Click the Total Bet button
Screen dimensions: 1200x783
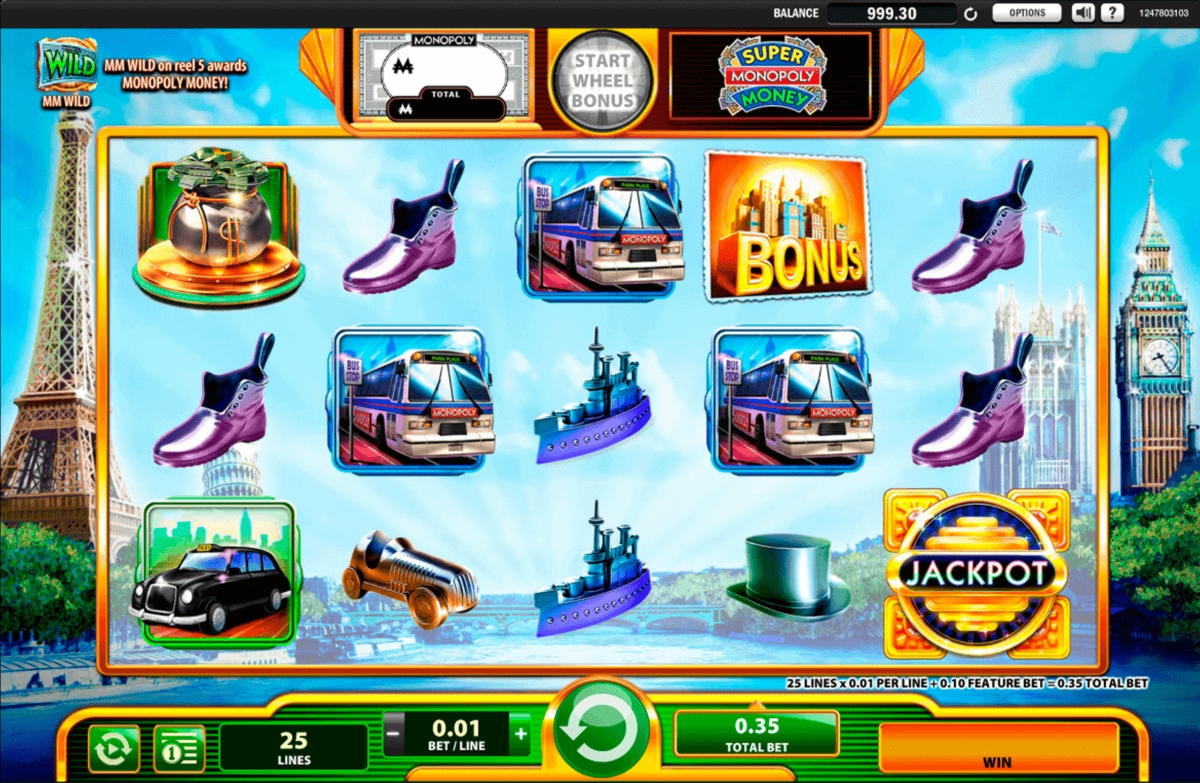tap(757, 734)
